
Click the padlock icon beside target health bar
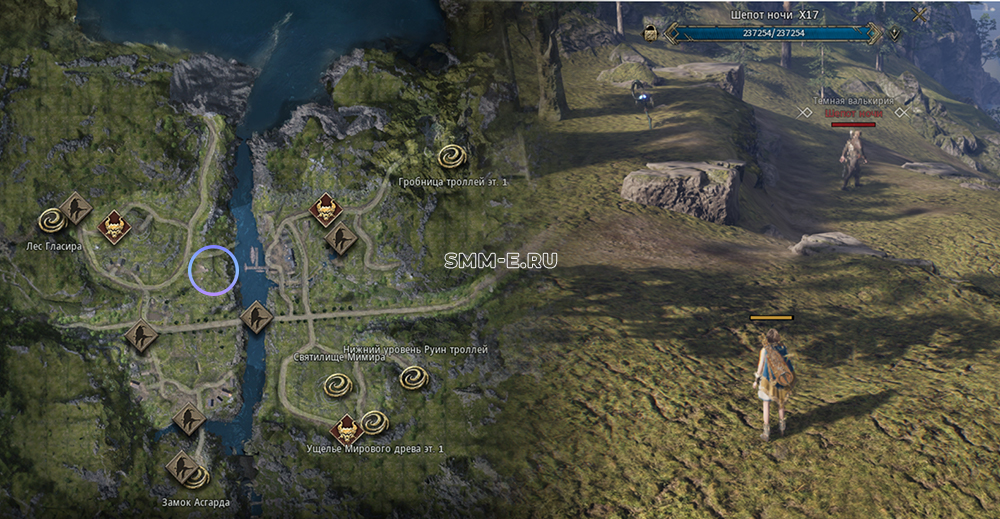point(651,33)
